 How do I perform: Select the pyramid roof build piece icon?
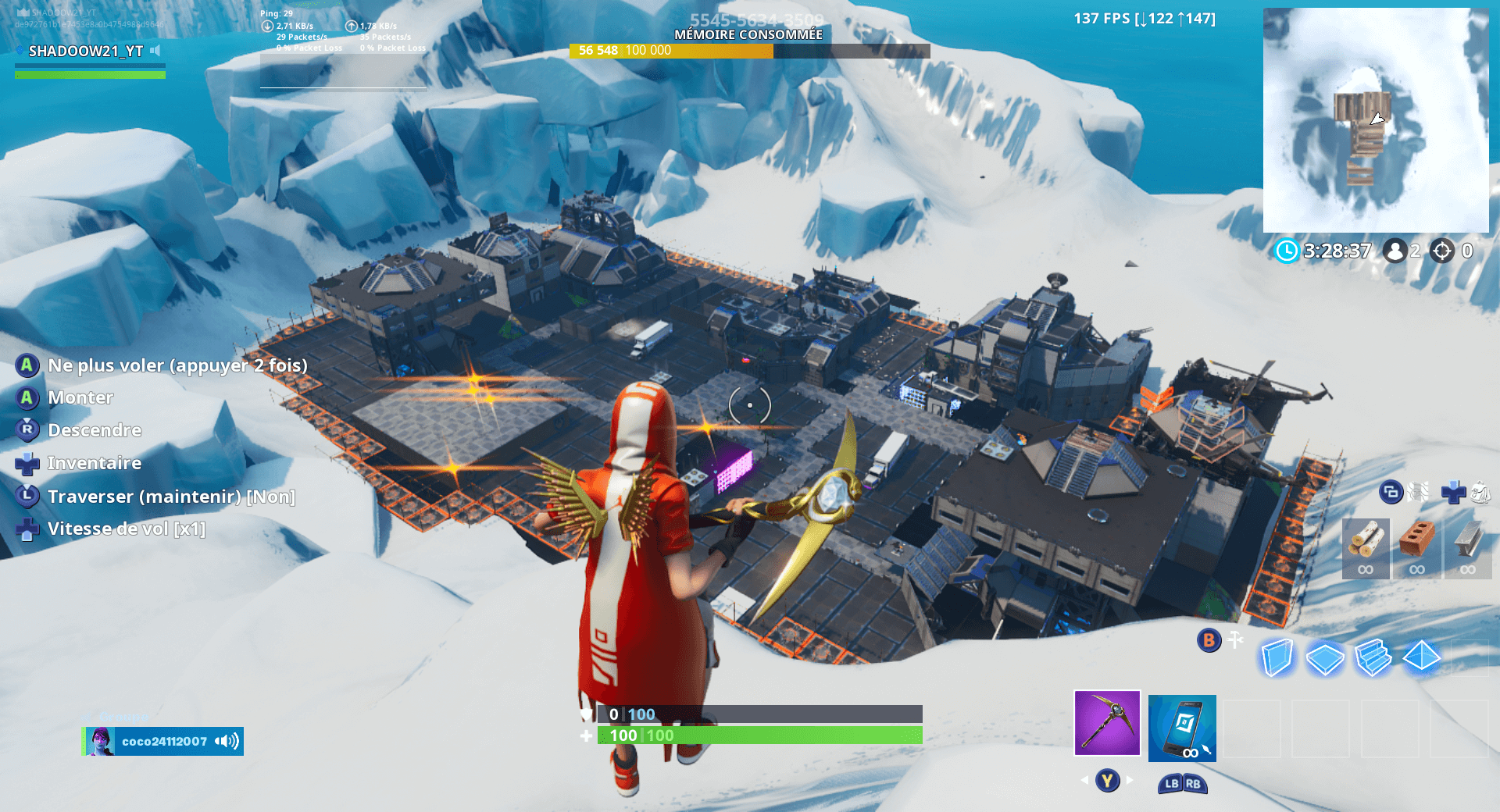(x=1421, y=658)
